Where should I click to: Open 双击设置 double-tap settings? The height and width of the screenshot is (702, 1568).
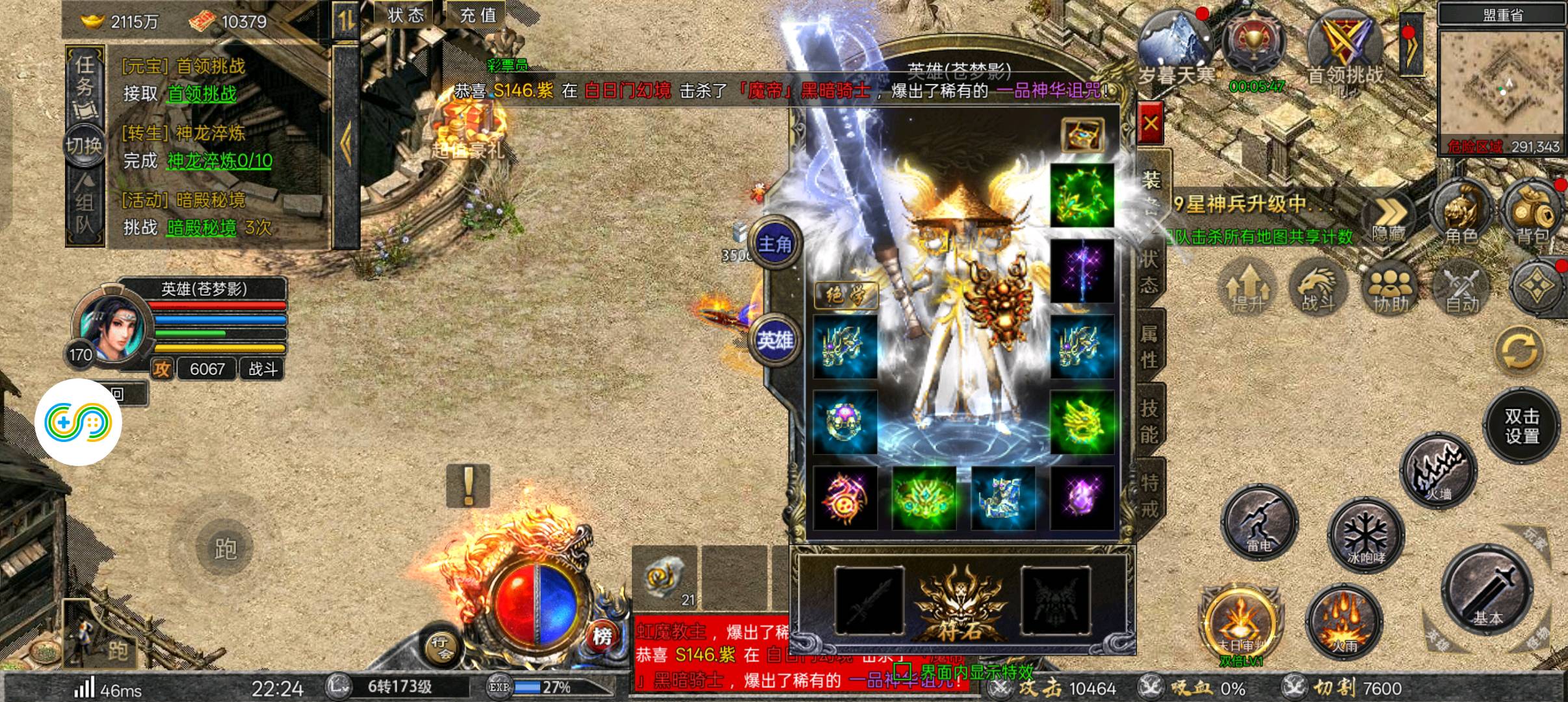coord(1521,426)
